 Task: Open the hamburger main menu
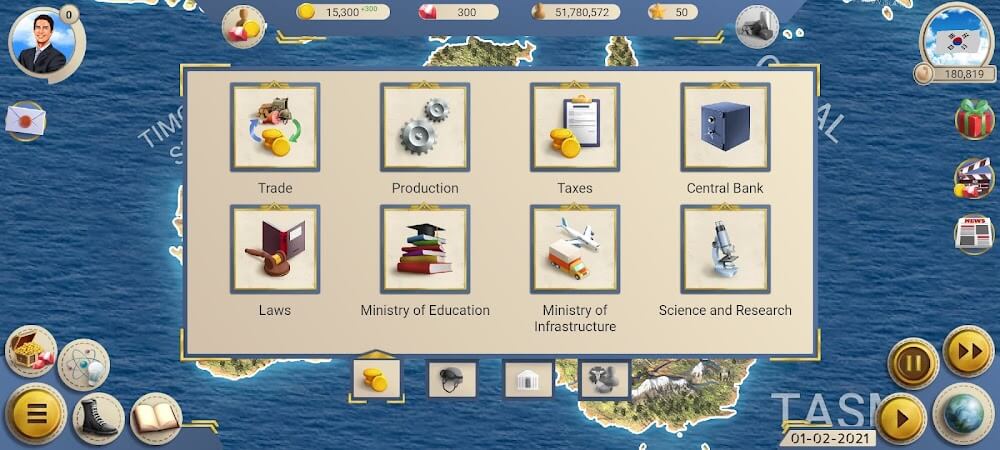(36, 413)
